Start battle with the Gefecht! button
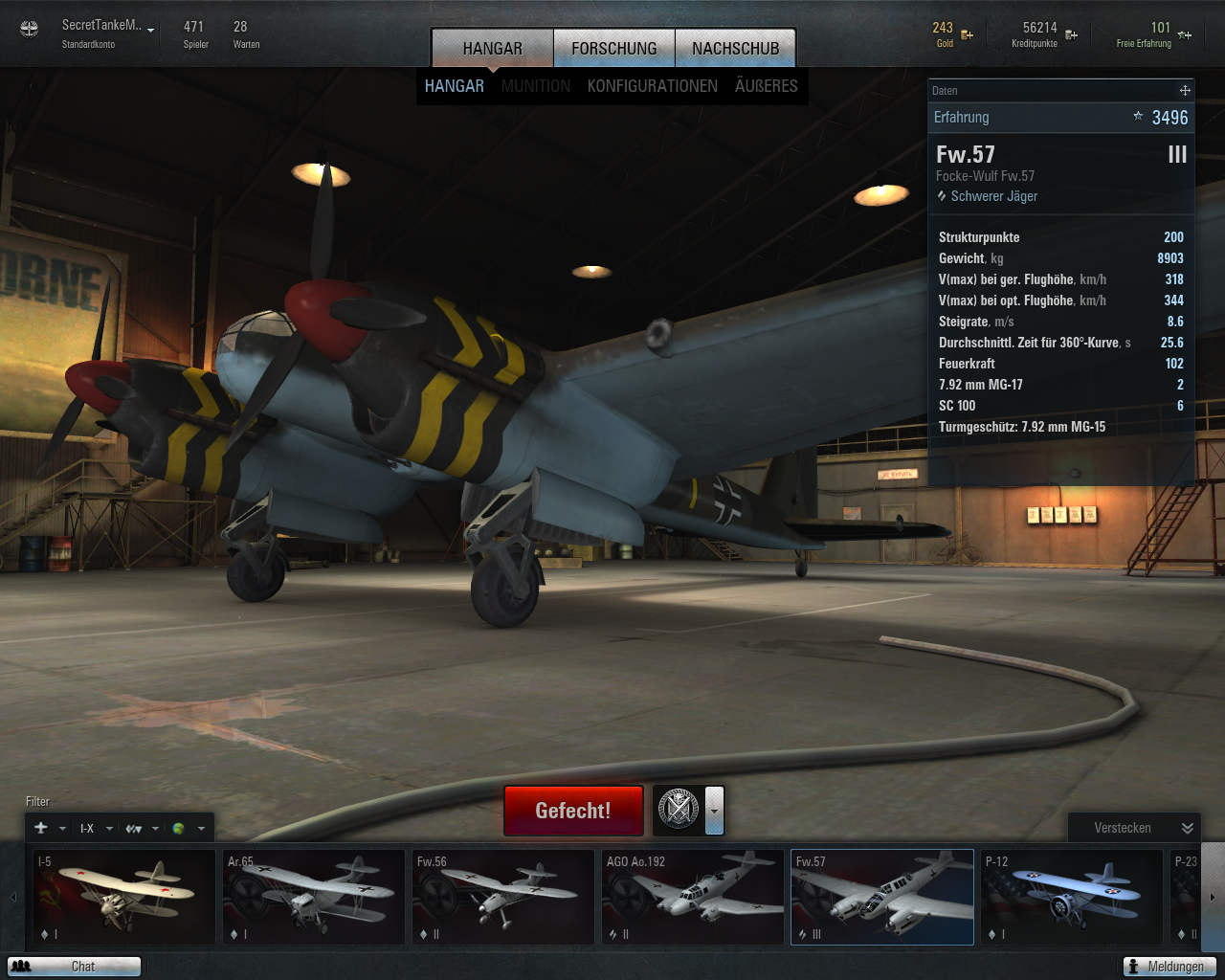Image resolution: width=1225 pixels, height=980 pixels. tap(572, 811)
